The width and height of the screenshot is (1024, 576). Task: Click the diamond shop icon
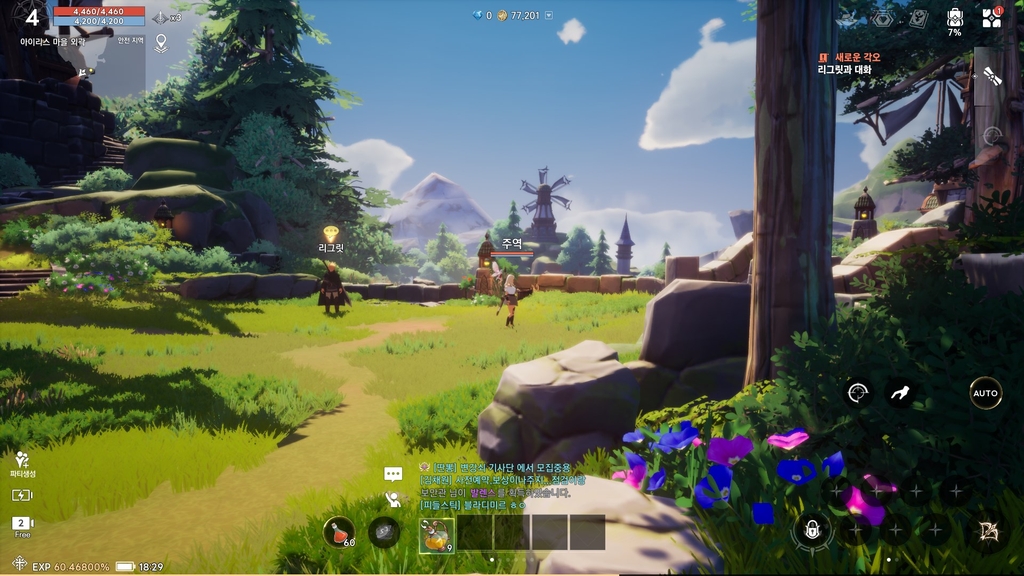click(881, 18)
